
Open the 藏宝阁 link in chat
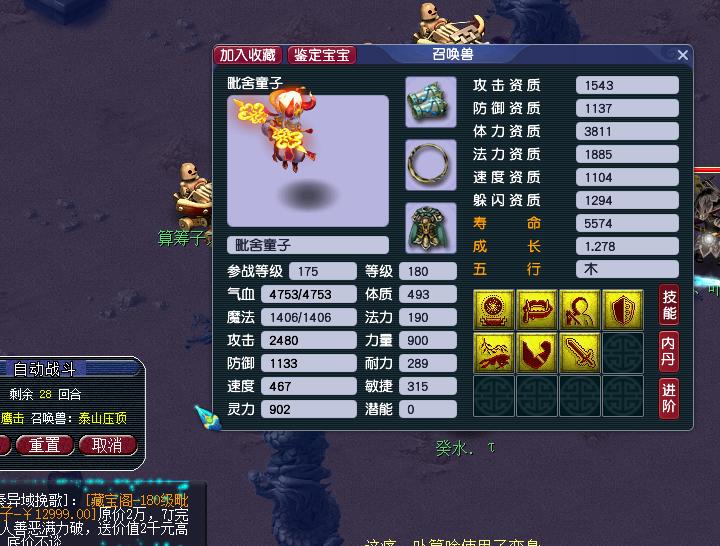pyautogui.click(x=110, y=500)
